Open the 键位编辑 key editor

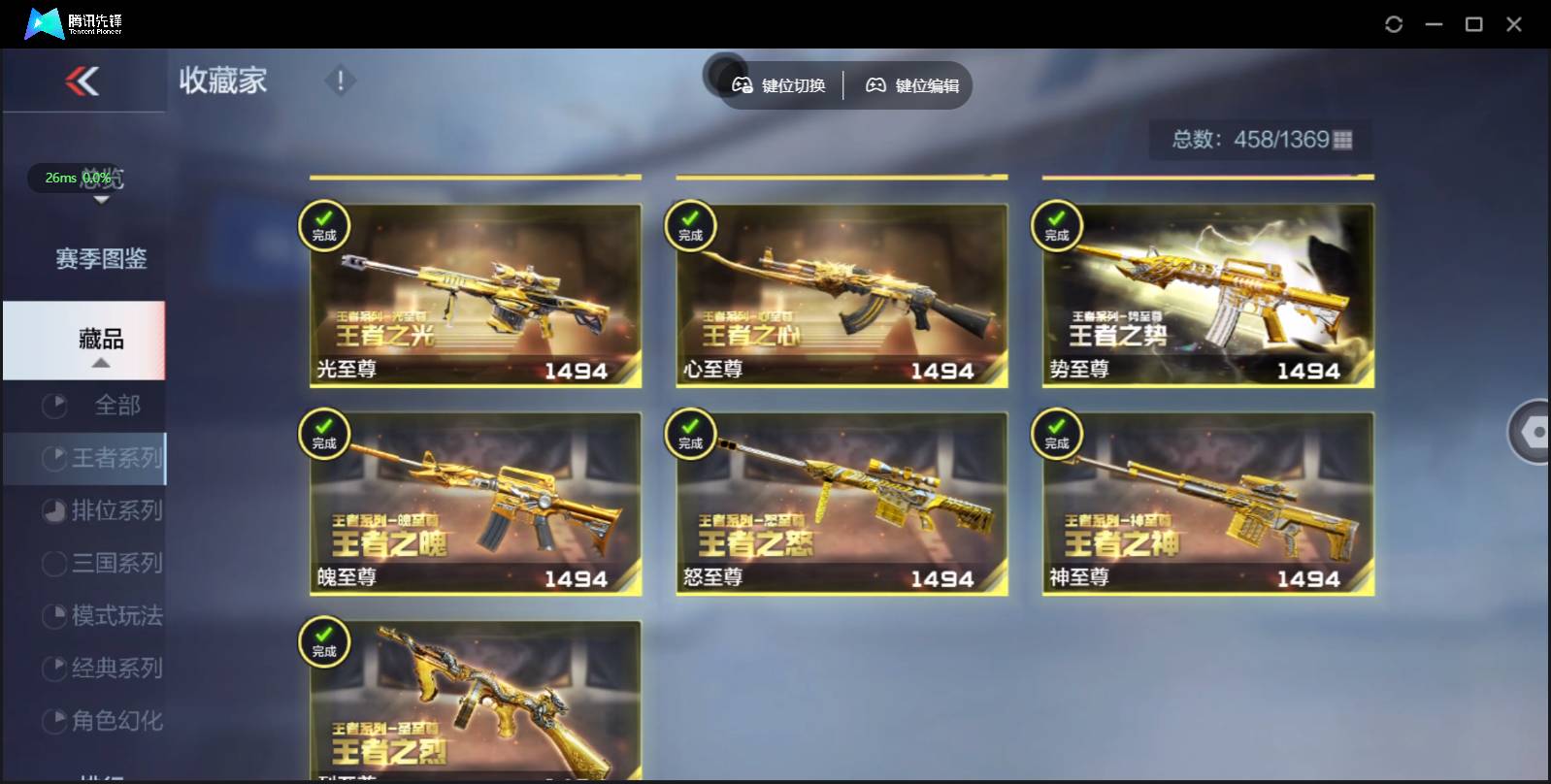[x=912, y=85]
